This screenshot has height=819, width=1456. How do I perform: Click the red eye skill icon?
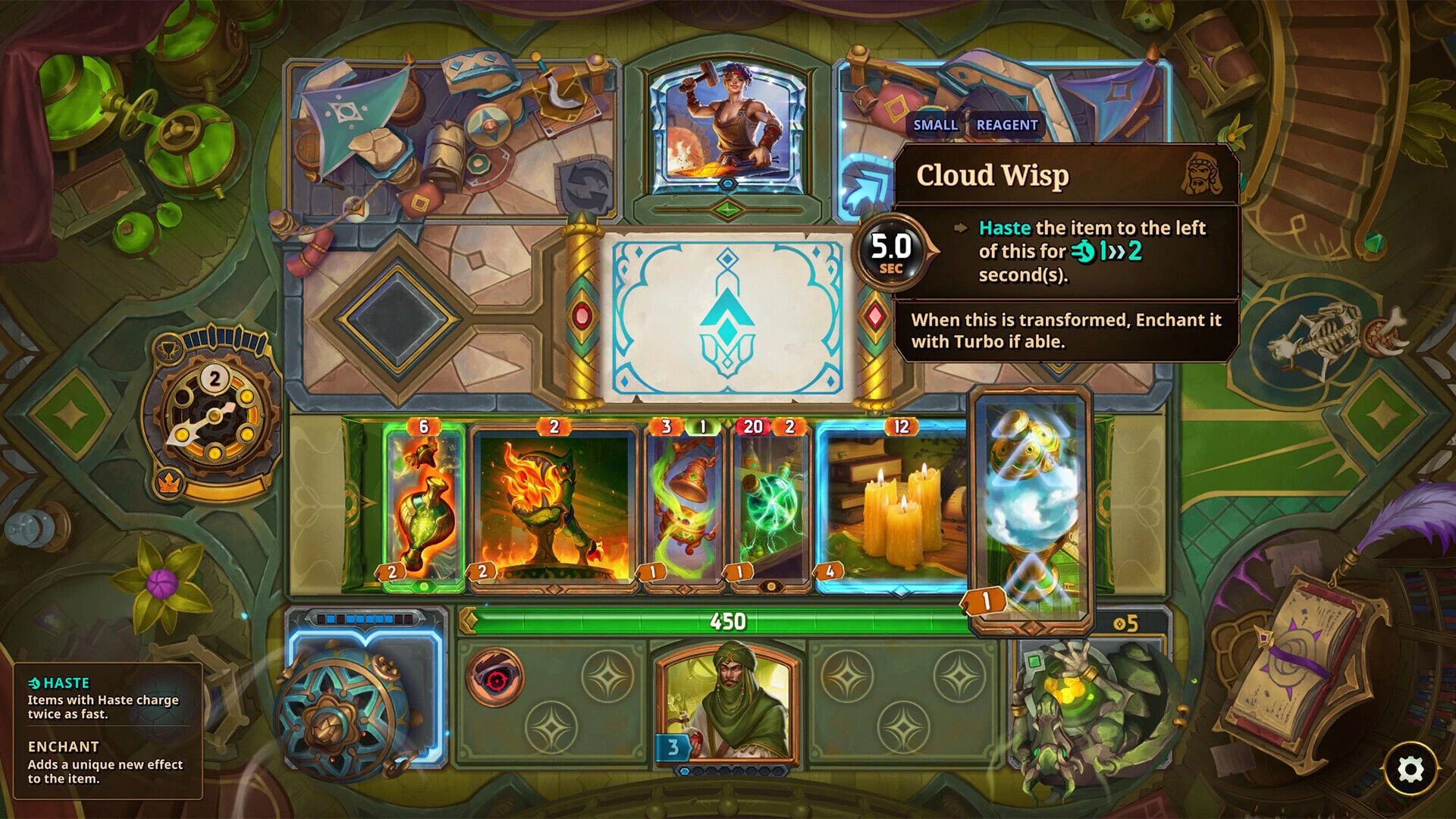494,677
